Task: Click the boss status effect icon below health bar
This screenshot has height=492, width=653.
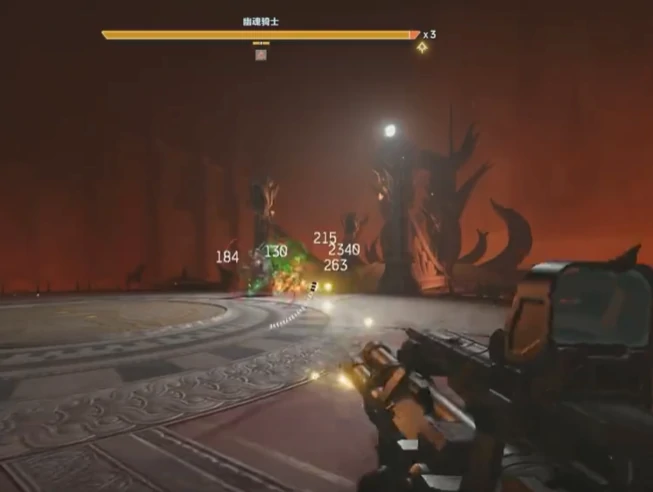Action: click(x=261, y=55)
